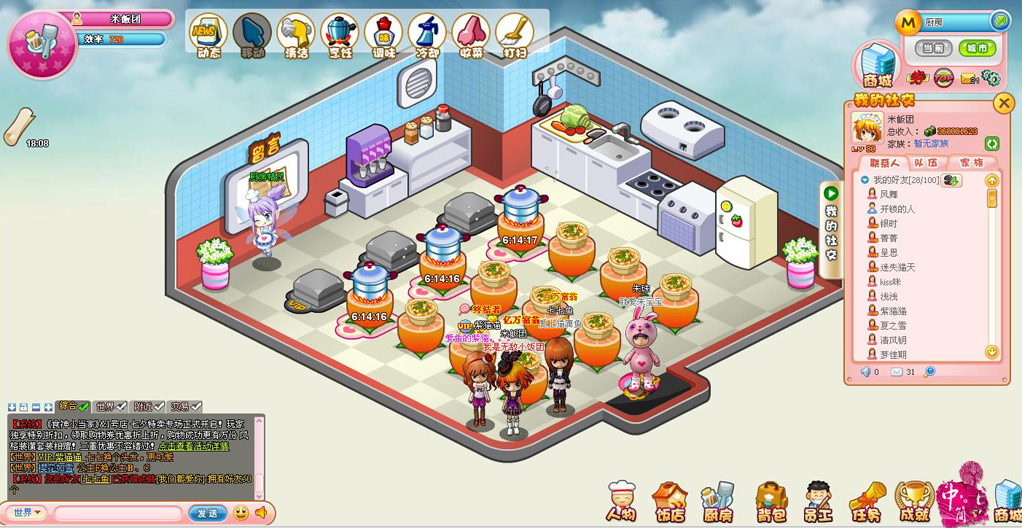
Task: Click the 城市 city button
Action: 976,48
